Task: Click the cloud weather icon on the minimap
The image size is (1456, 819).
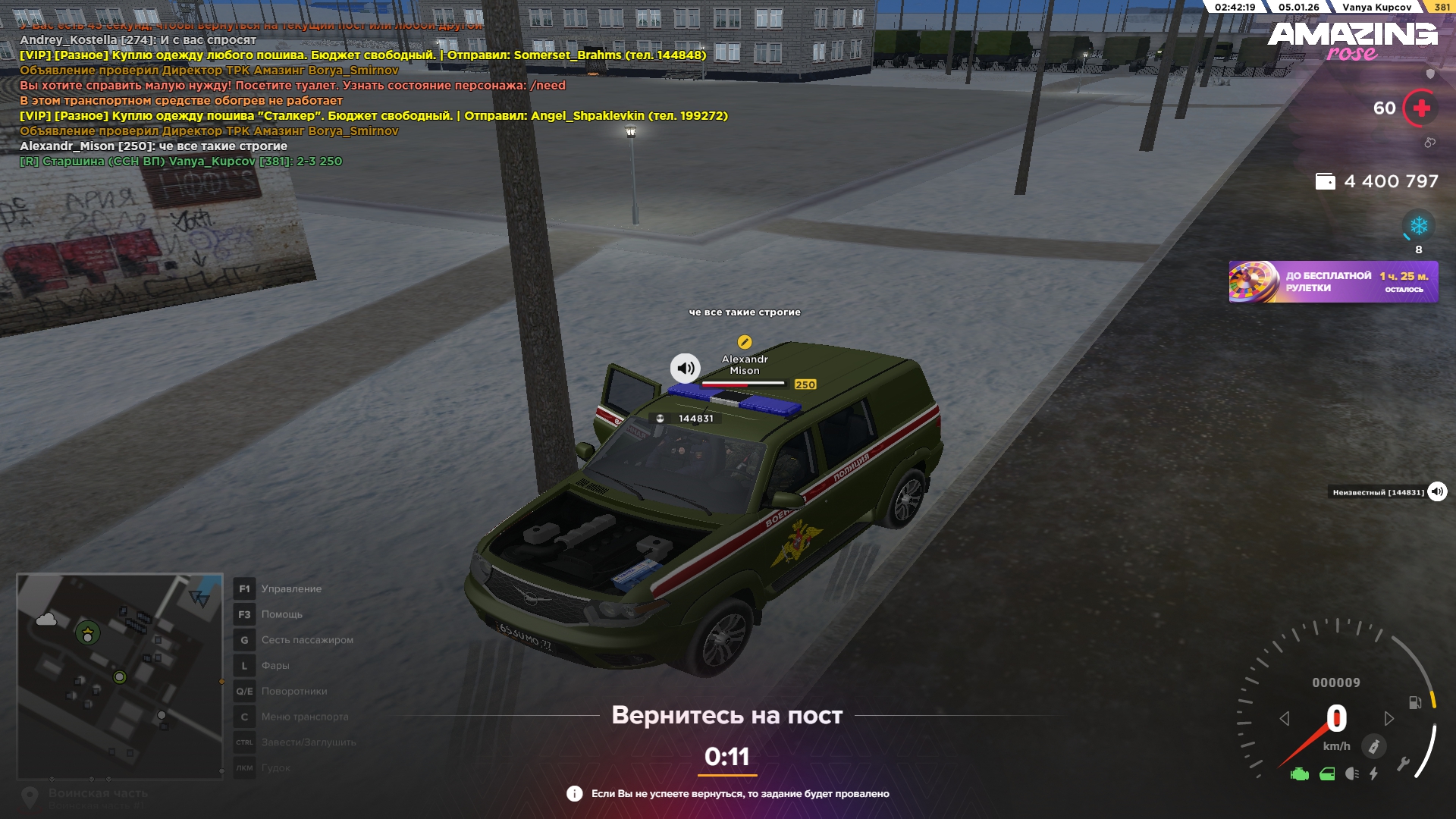Action: click(46, 620)
